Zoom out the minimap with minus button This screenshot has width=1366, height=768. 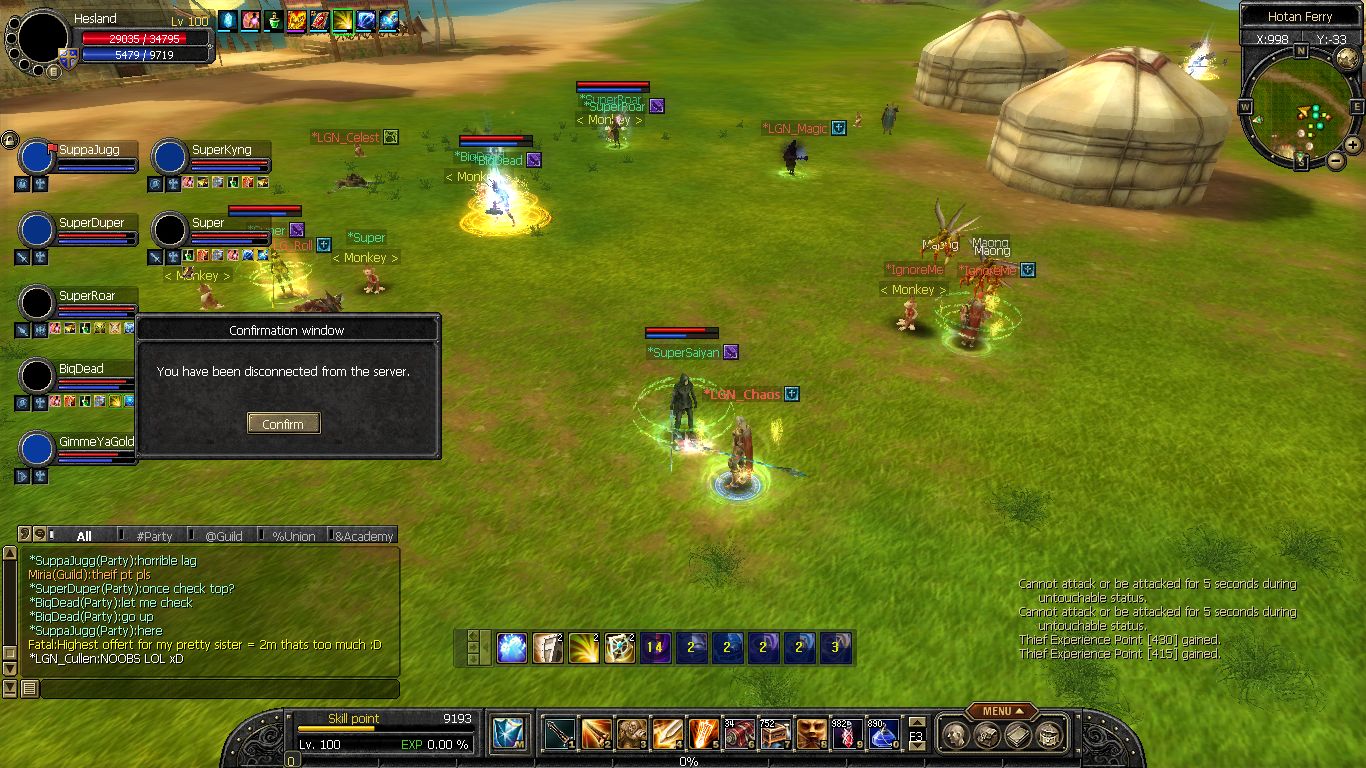1336,160
